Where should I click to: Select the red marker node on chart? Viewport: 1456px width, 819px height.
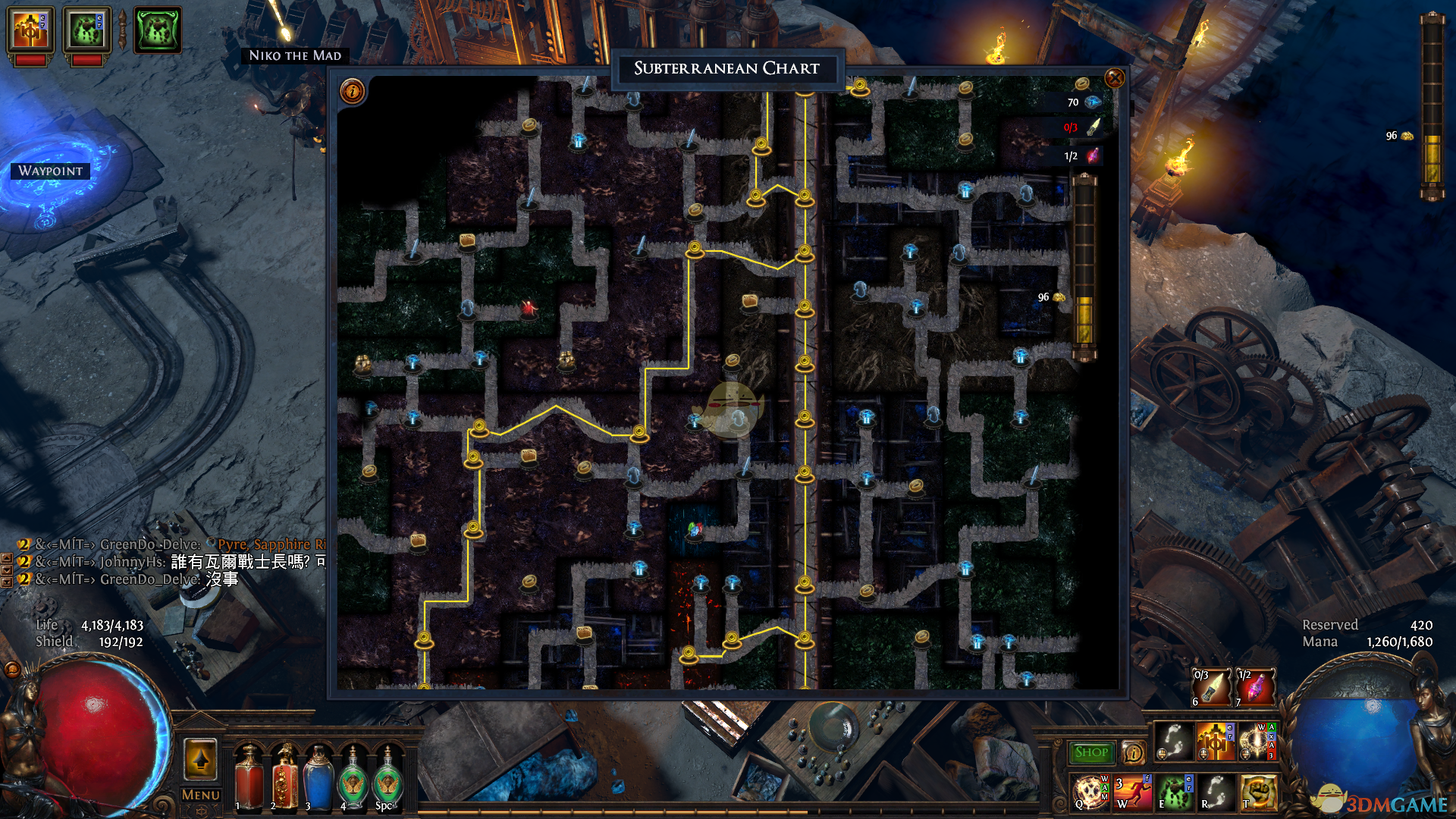pos(529,307)
